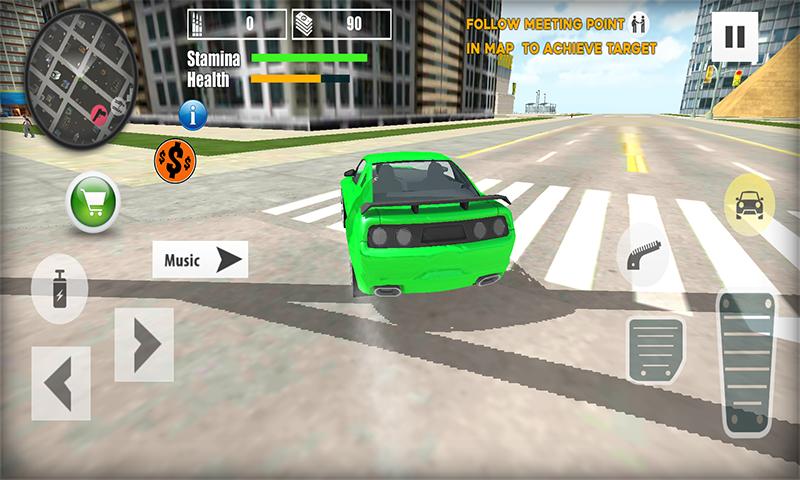
Task: Steer right with the right arrow
Action: 144,344
